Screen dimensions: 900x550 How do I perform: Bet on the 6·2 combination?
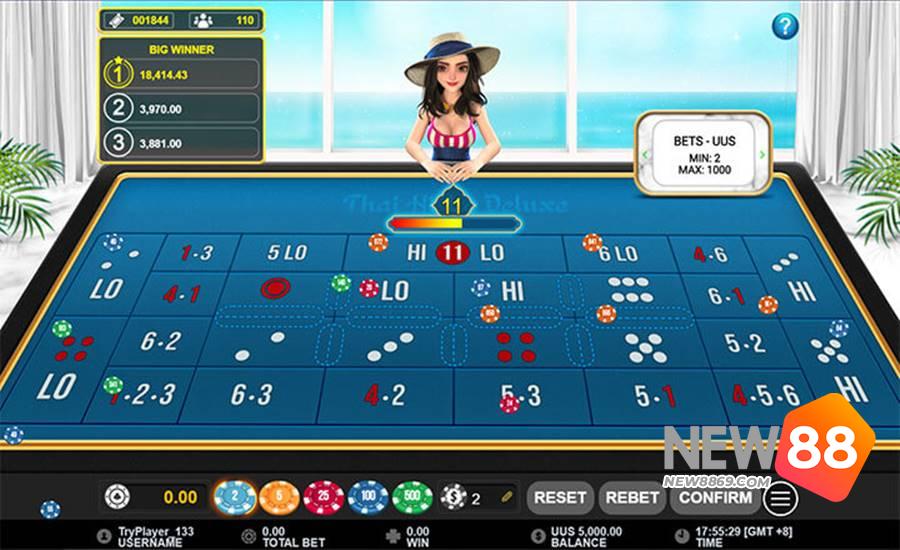click(x=160, y=342)
